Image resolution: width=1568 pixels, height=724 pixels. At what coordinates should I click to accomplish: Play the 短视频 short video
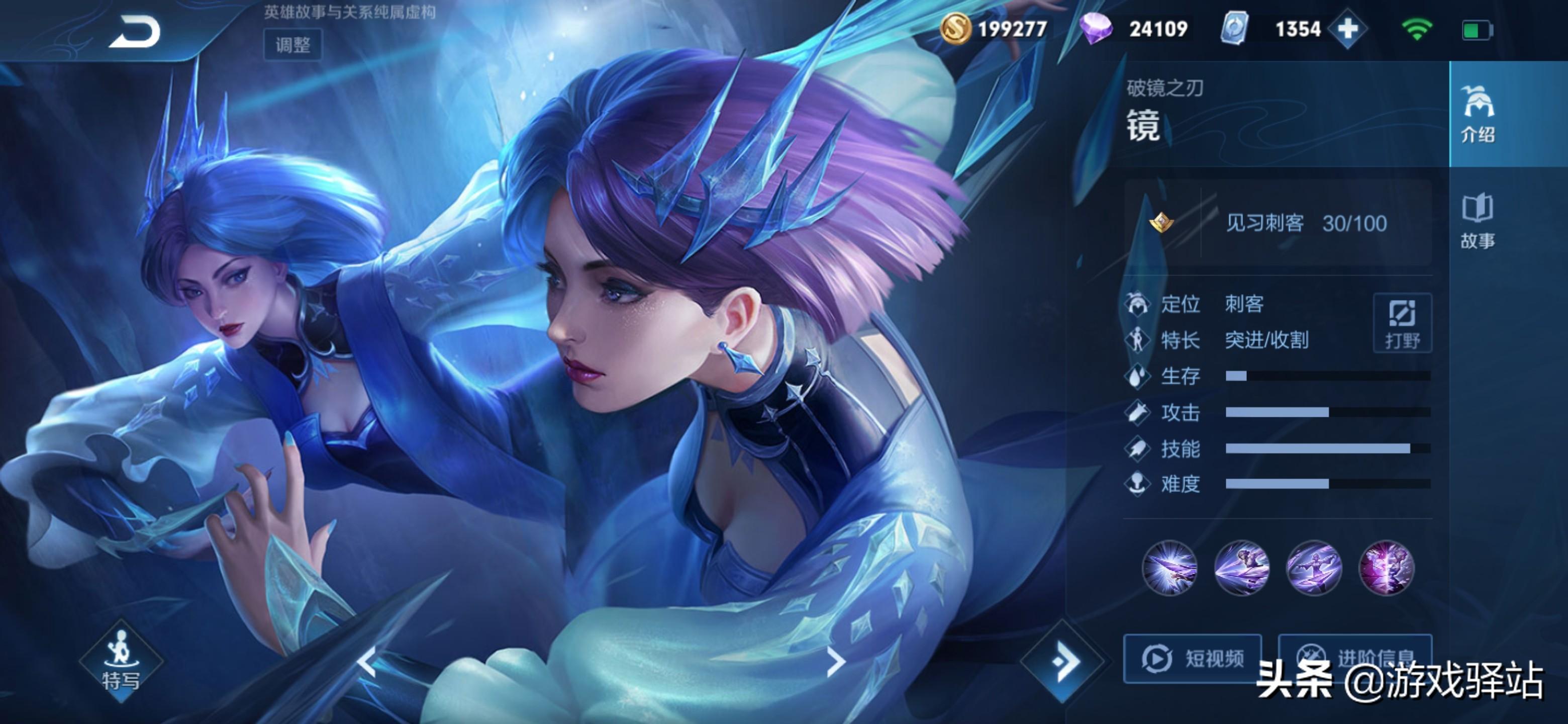(1192, 658)
